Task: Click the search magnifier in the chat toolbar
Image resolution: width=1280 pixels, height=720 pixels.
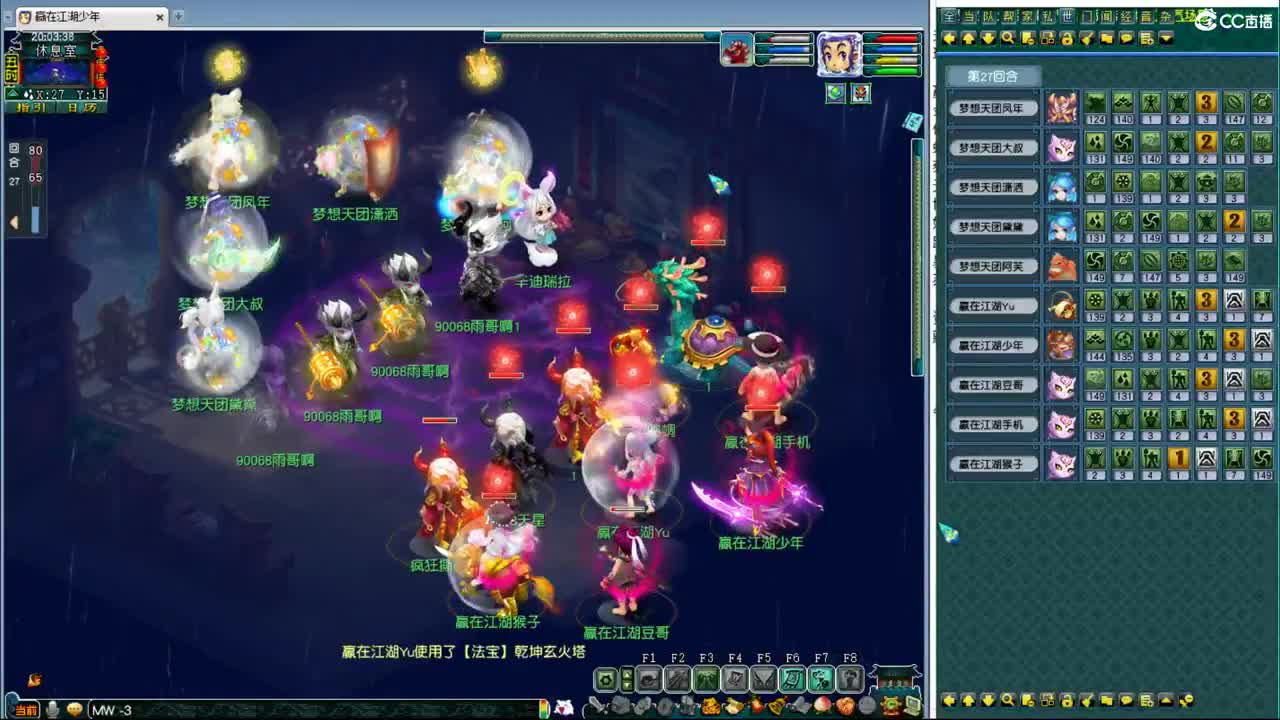Action: (1007, 39)
